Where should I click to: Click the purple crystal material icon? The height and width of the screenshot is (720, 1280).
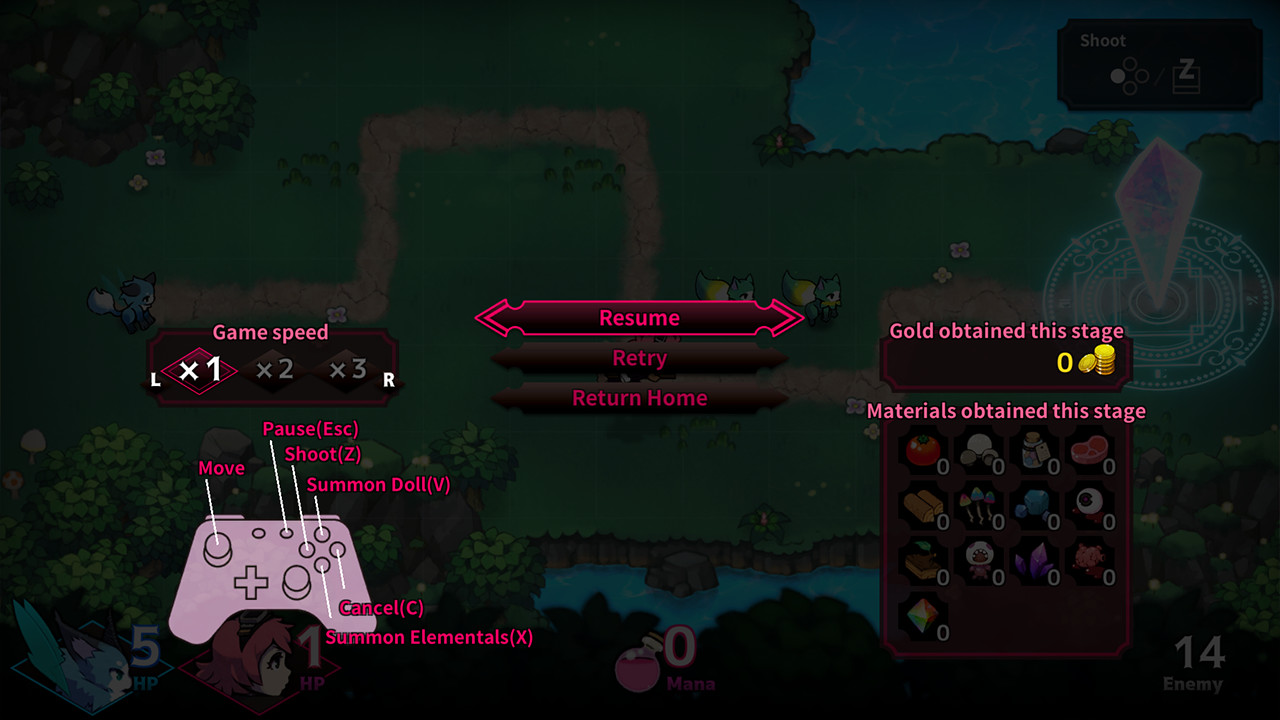tap(1035, 560)
